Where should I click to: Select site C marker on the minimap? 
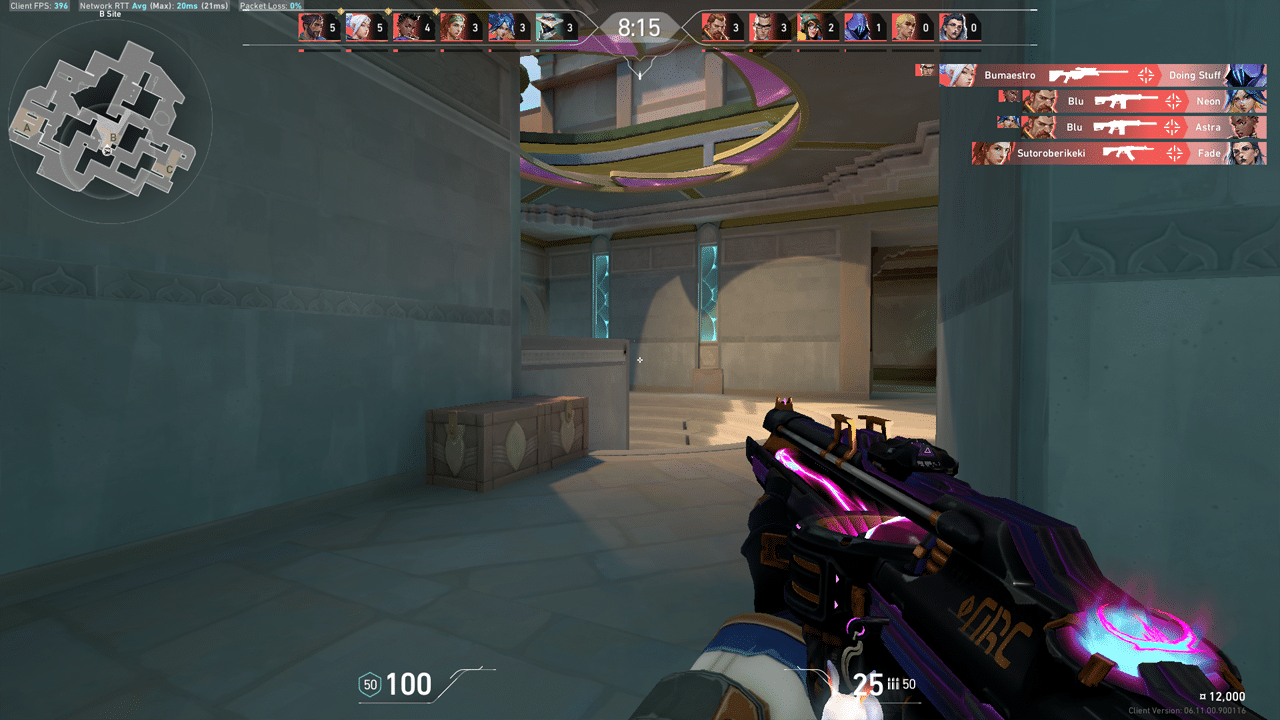click(x=169, y=169)
